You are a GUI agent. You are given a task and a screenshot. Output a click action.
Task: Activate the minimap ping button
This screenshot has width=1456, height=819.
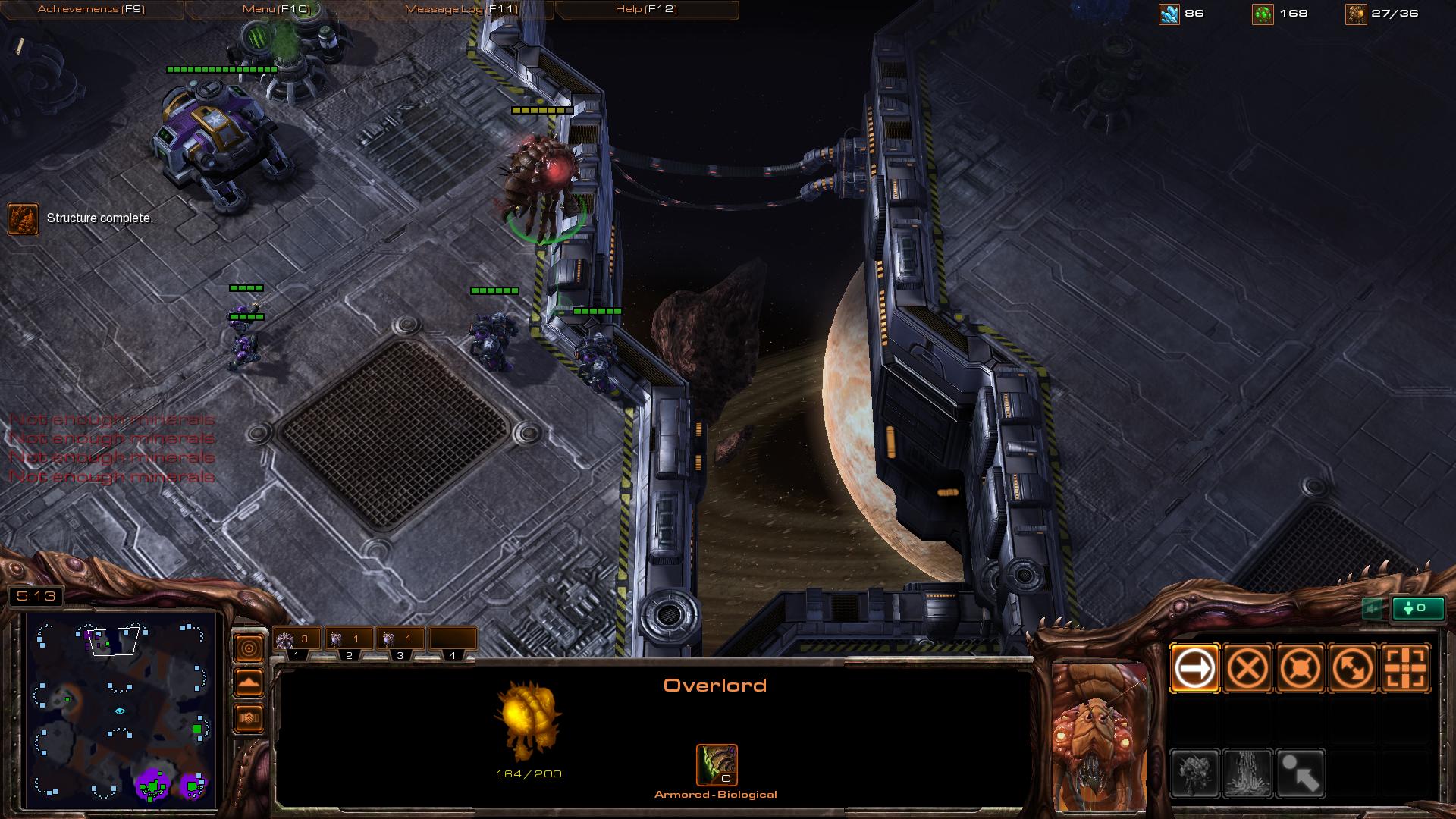[x=249, y=648]
